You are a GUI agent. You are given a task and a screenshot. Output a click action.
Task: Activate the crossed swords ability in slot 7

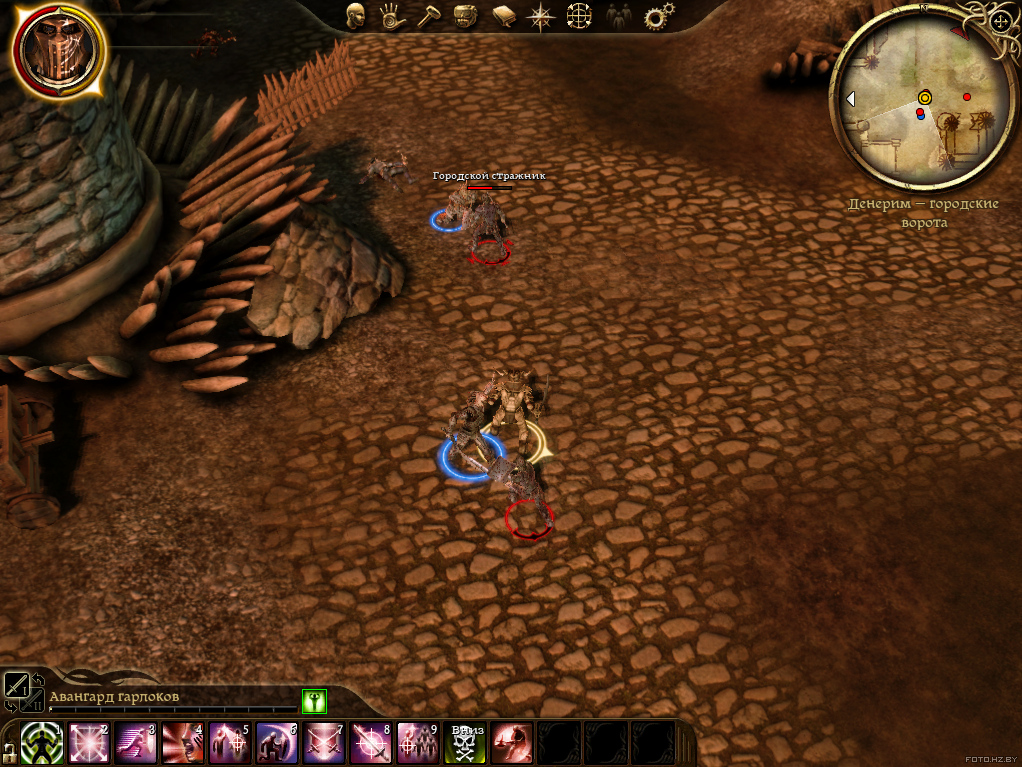(323, 743)
